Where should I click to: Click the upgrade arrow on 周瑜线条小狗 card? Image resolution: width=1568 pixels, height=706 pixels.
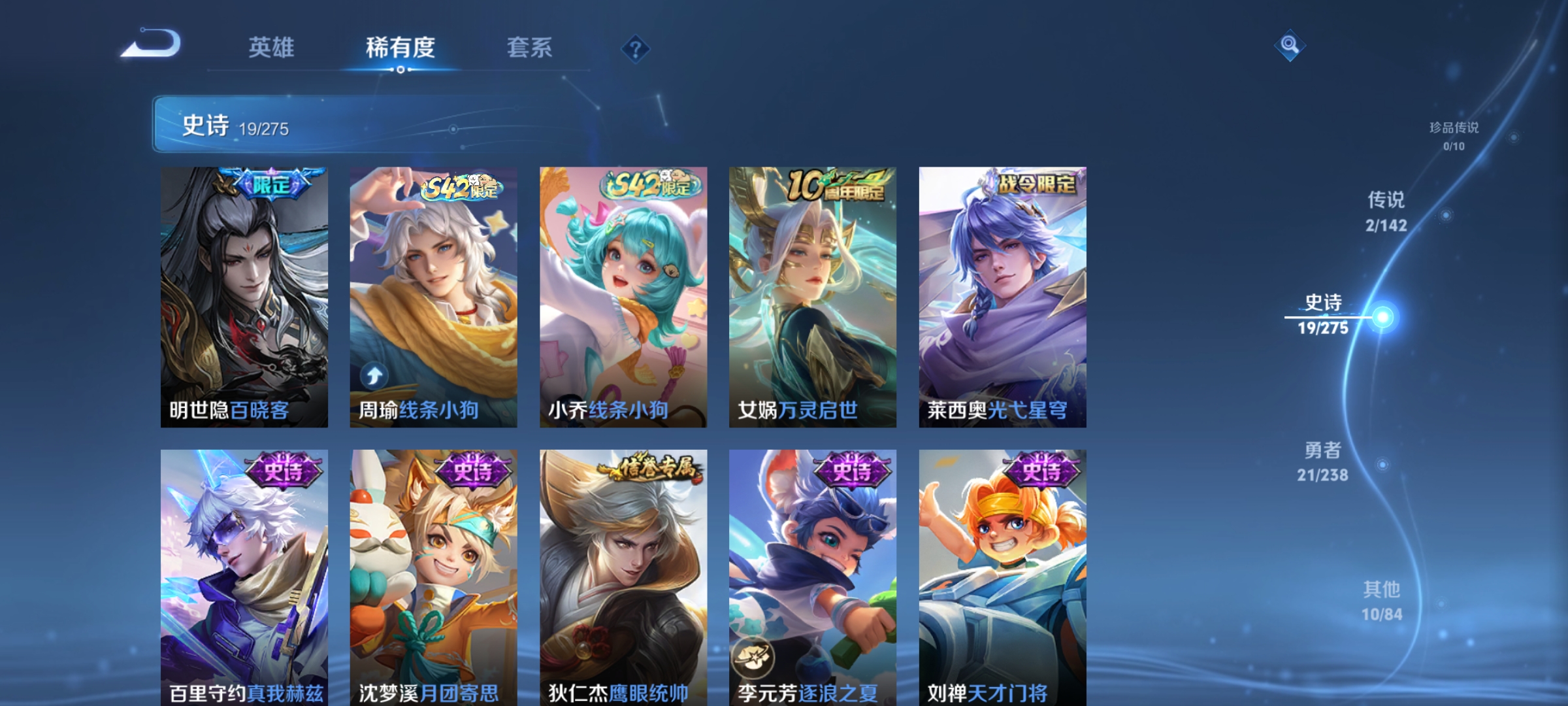[x=373, y=375]
